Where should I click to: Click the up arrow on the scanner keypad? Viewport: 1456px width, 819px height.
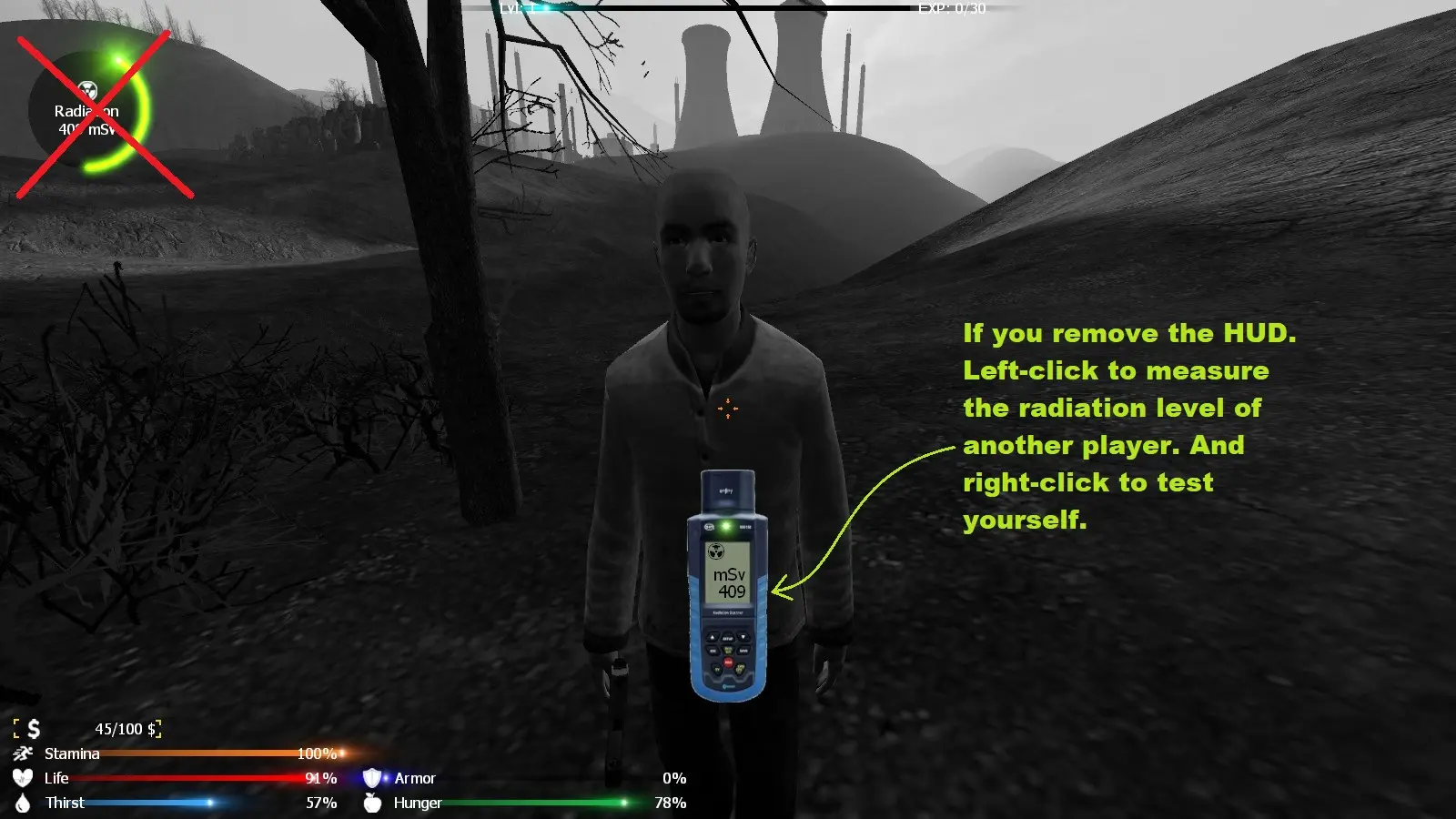[x=713, y=637]
